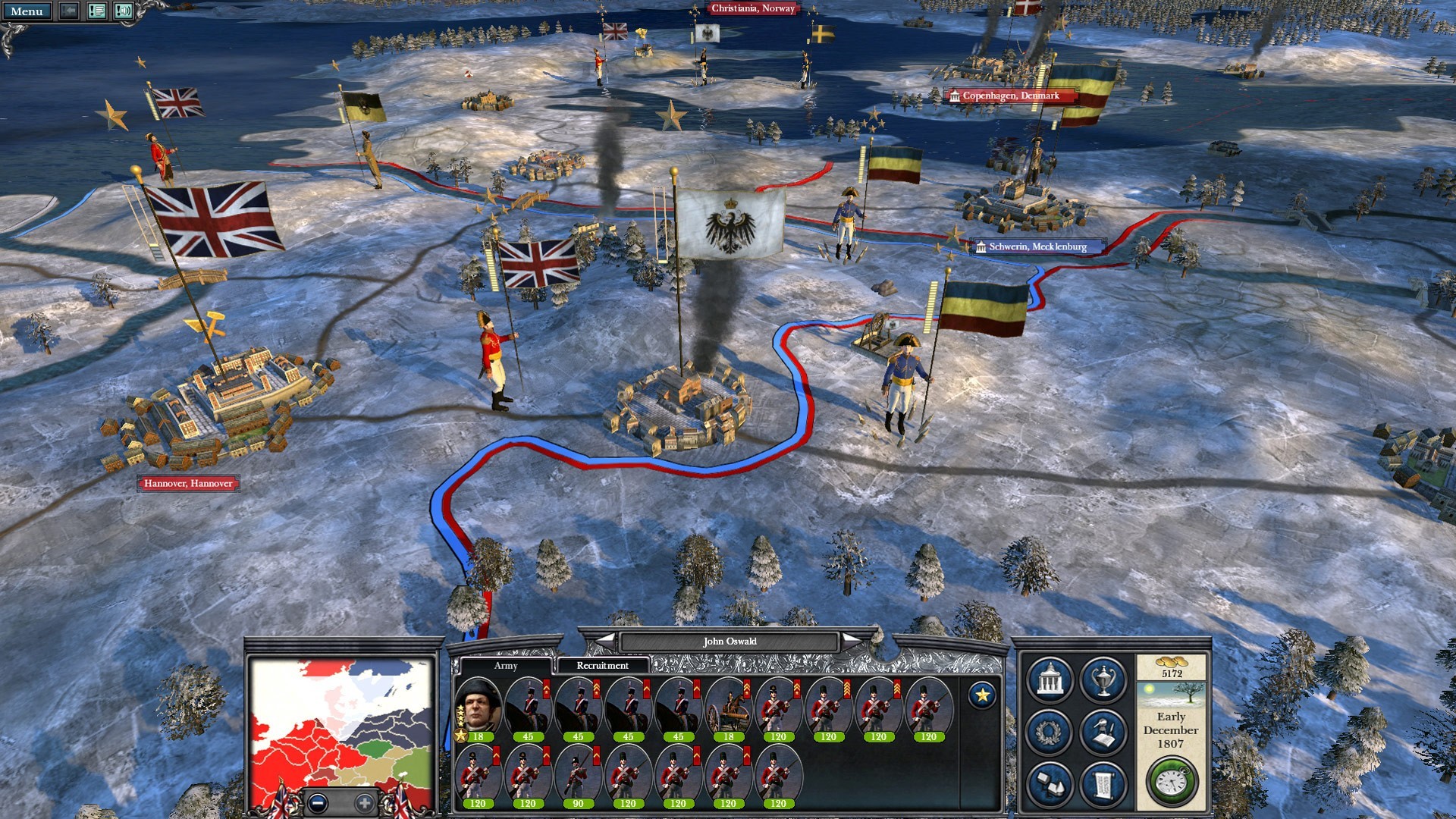
Task: Open the research and technology book panel
Action: click(x=1103, y=733)
